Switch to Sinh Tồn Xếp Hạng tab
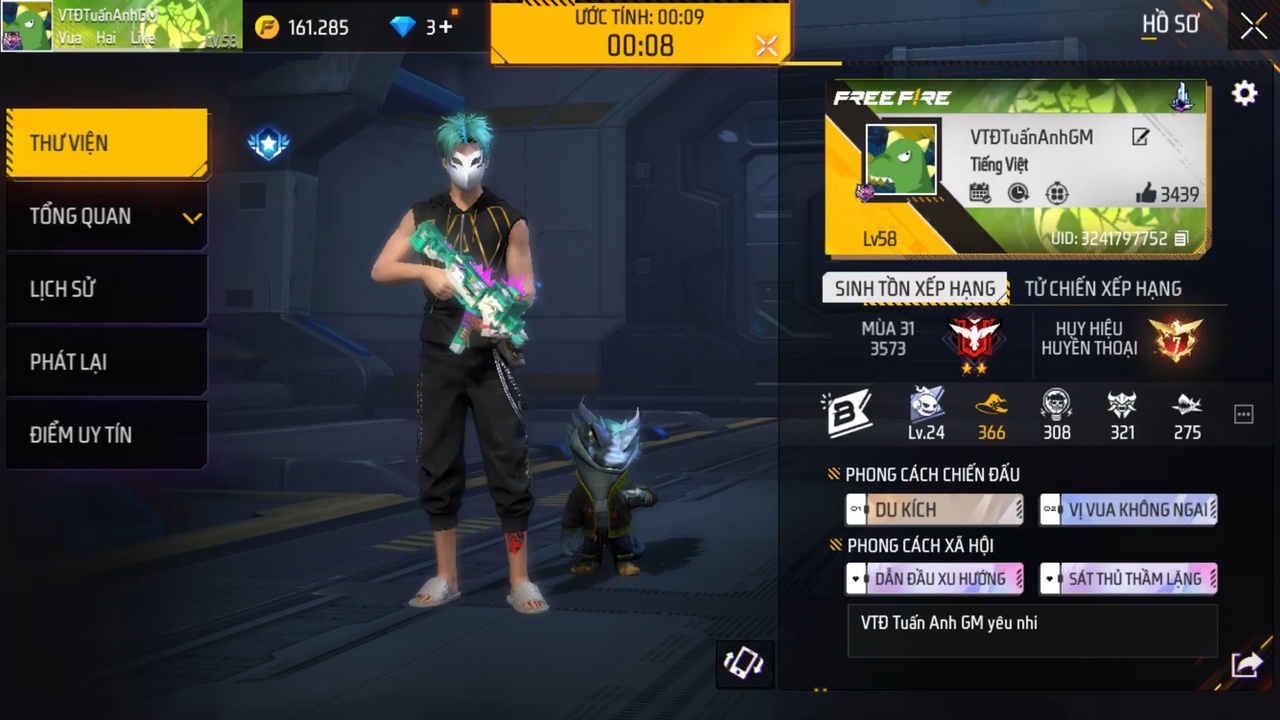Viewport: 1280px width, 720px height. pyautogui.click(x=915, y=289)
